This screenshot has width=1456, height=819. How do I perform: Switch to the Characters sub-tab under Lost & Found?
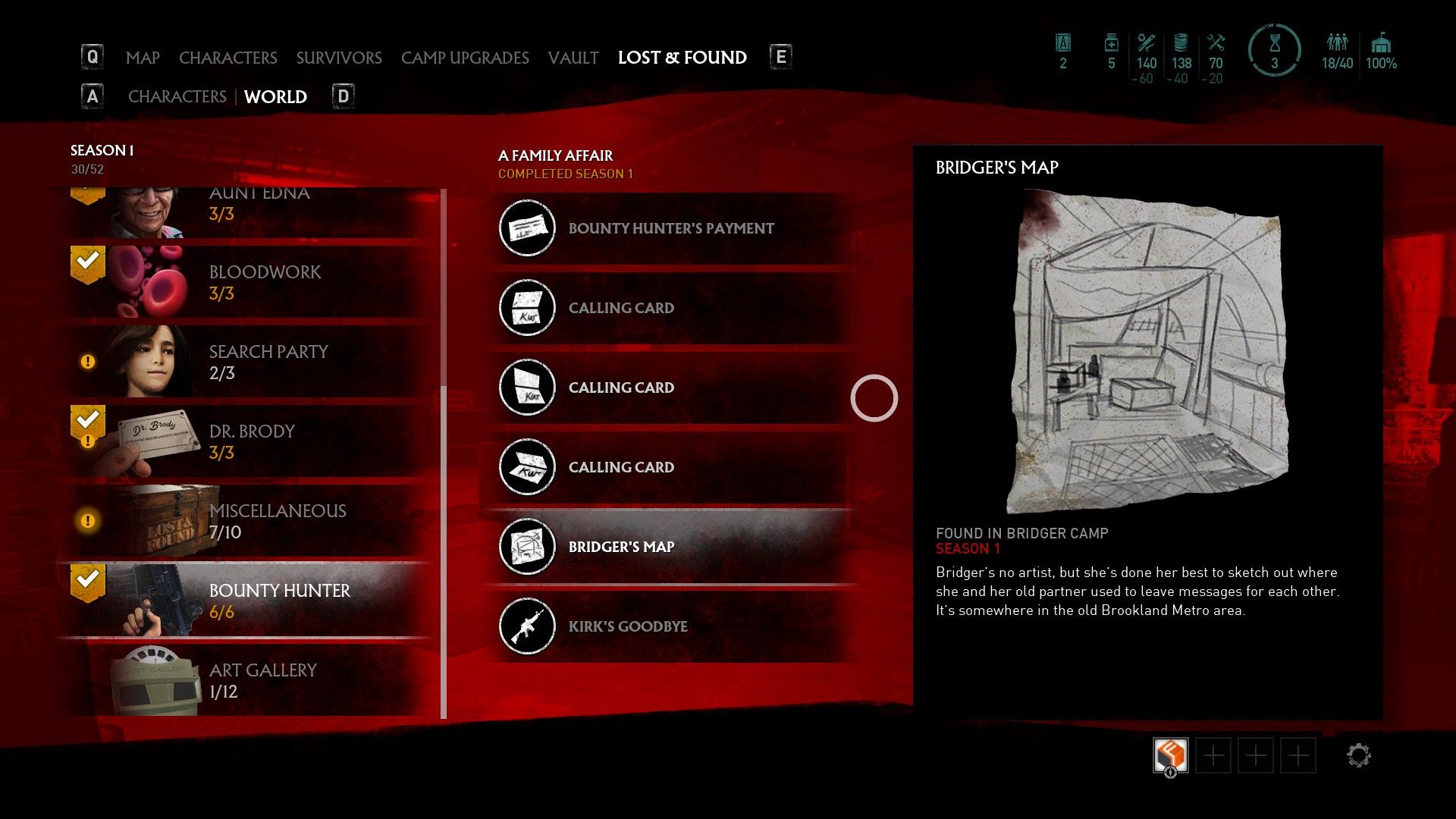[177, 97]
